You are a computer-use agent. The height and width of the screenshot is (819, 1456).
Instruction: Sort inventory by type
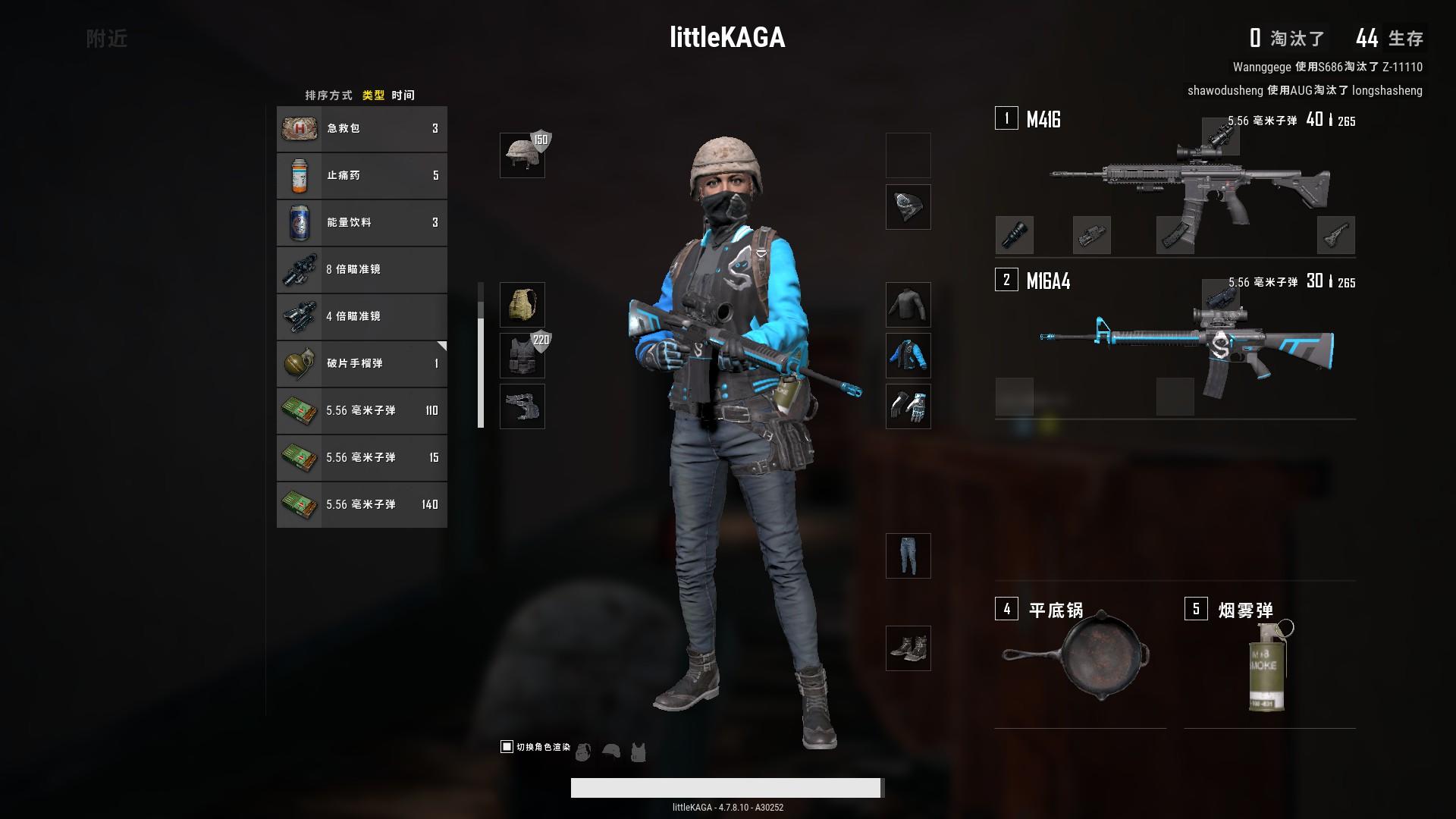[x=373, y=96]
